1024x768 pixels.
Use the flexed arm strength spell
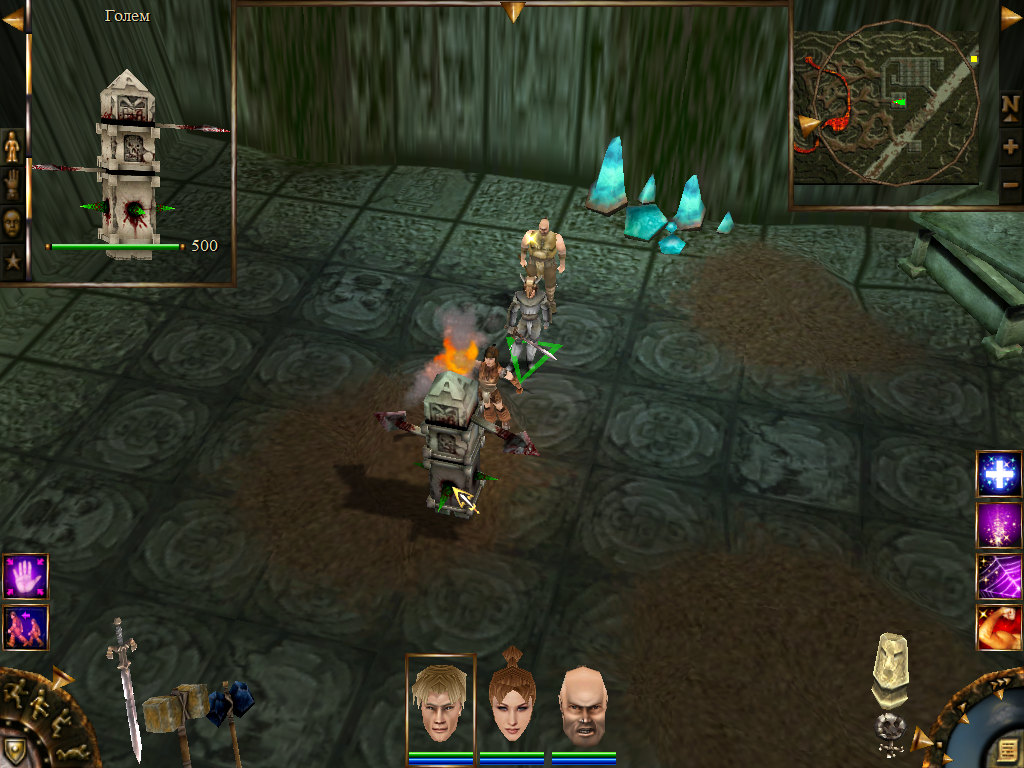pyautogui.click(x=999, y=628)
